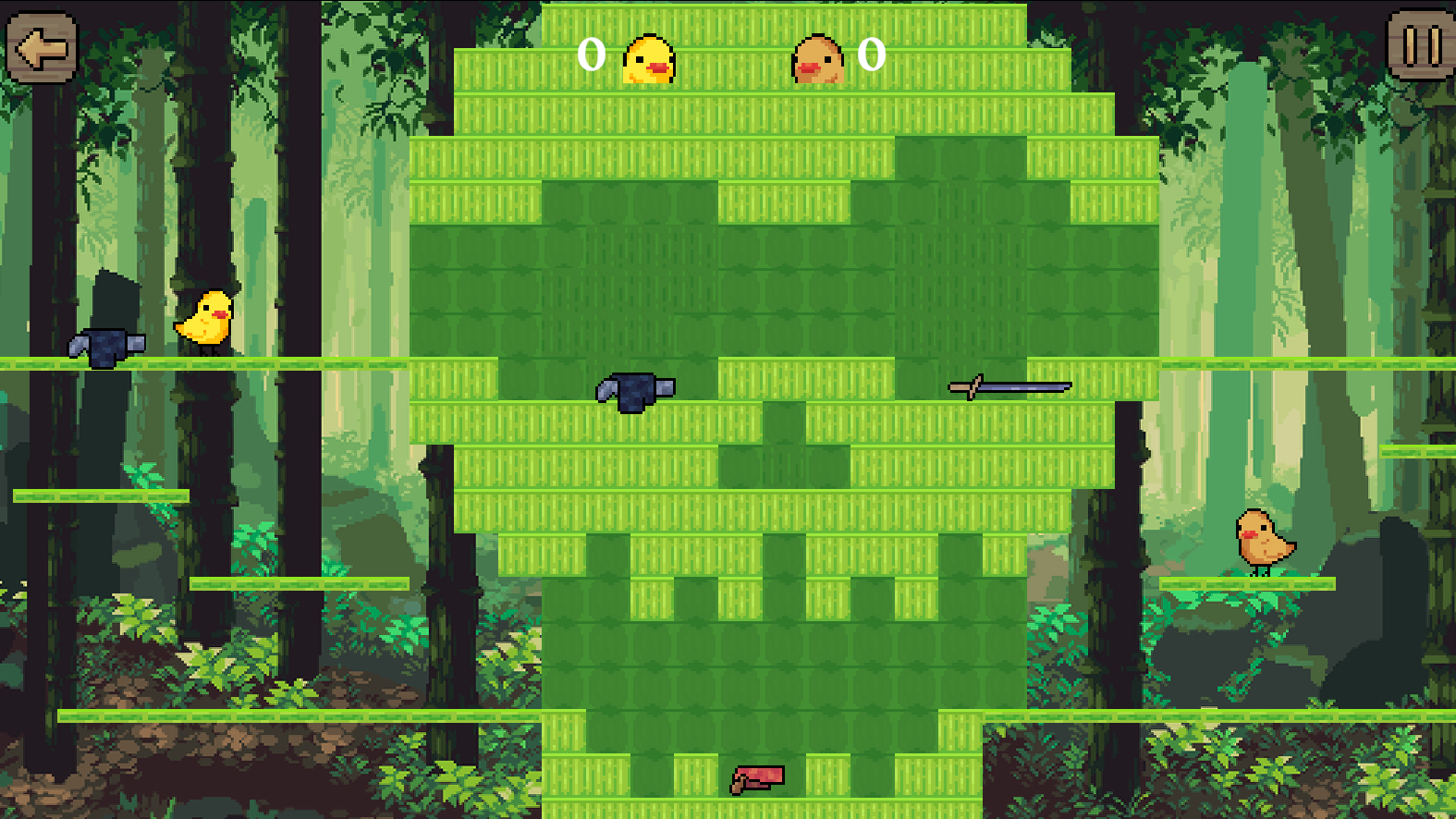Viewport: 1456px width, 819px height.
Task: Click the brown player's score counter
Action: (870, 55)
